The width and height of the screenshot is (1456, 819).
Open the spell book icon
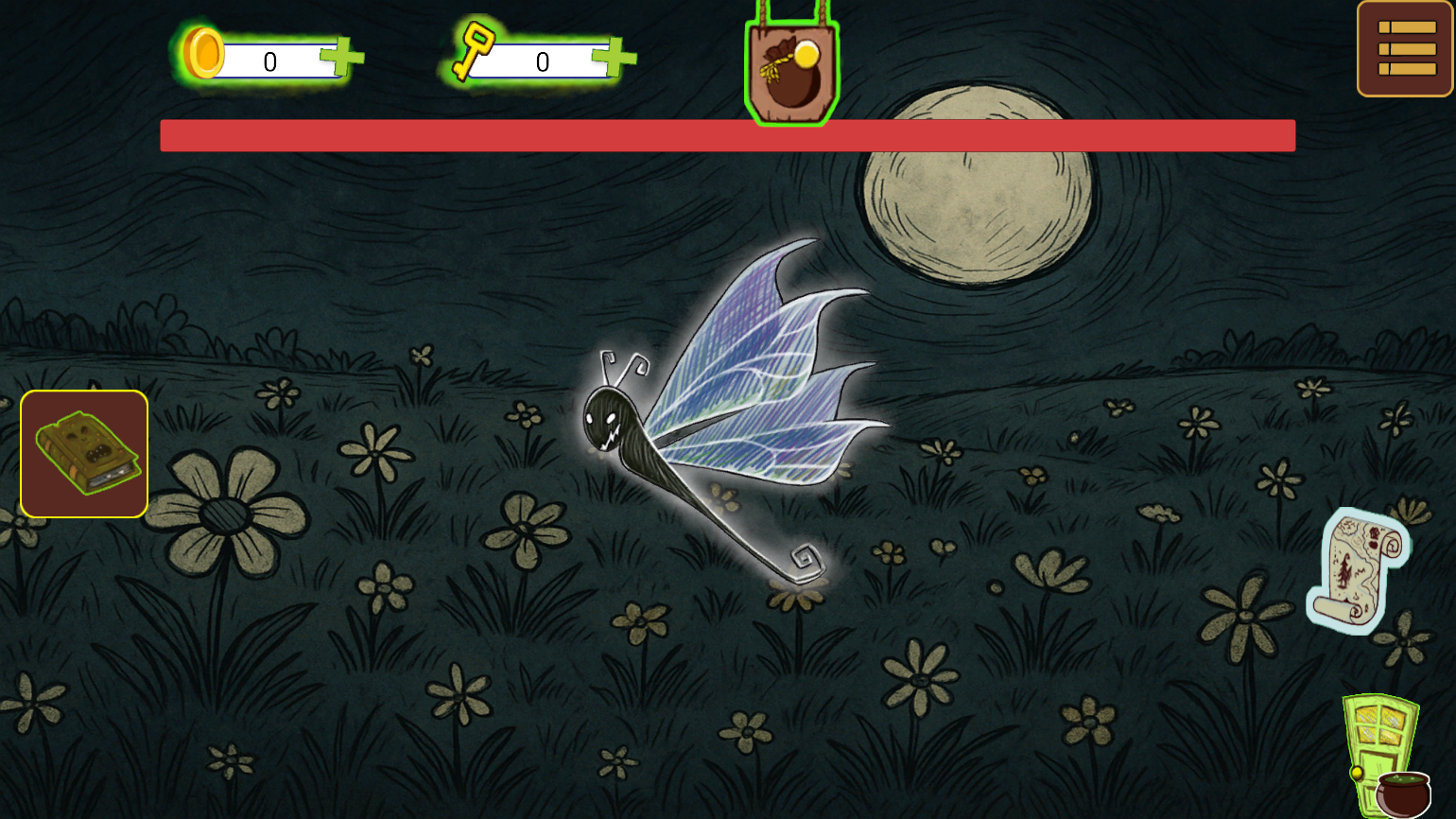click(83, 454)
